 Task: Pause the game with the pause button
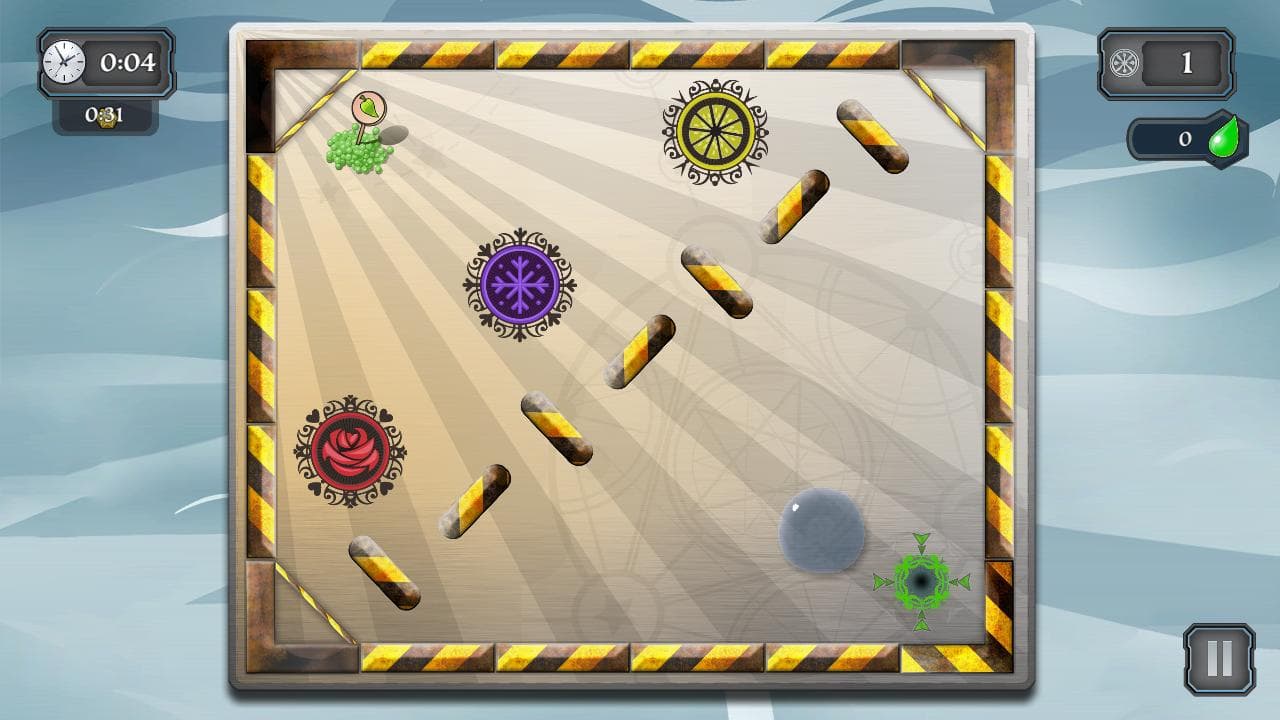pyautogui.click(x=1218, y=656)
